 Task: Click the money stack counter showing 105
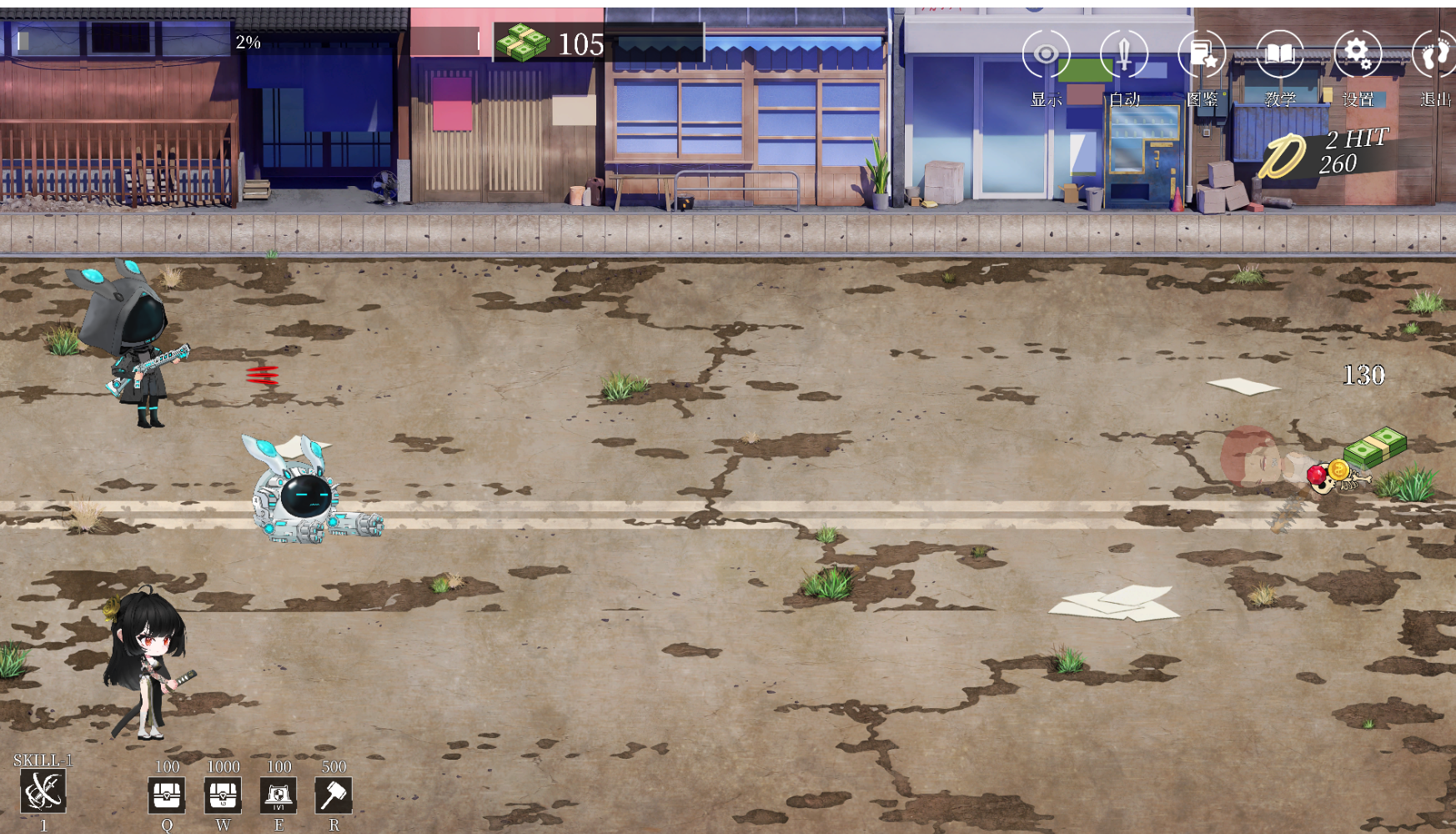click(550, 44)
